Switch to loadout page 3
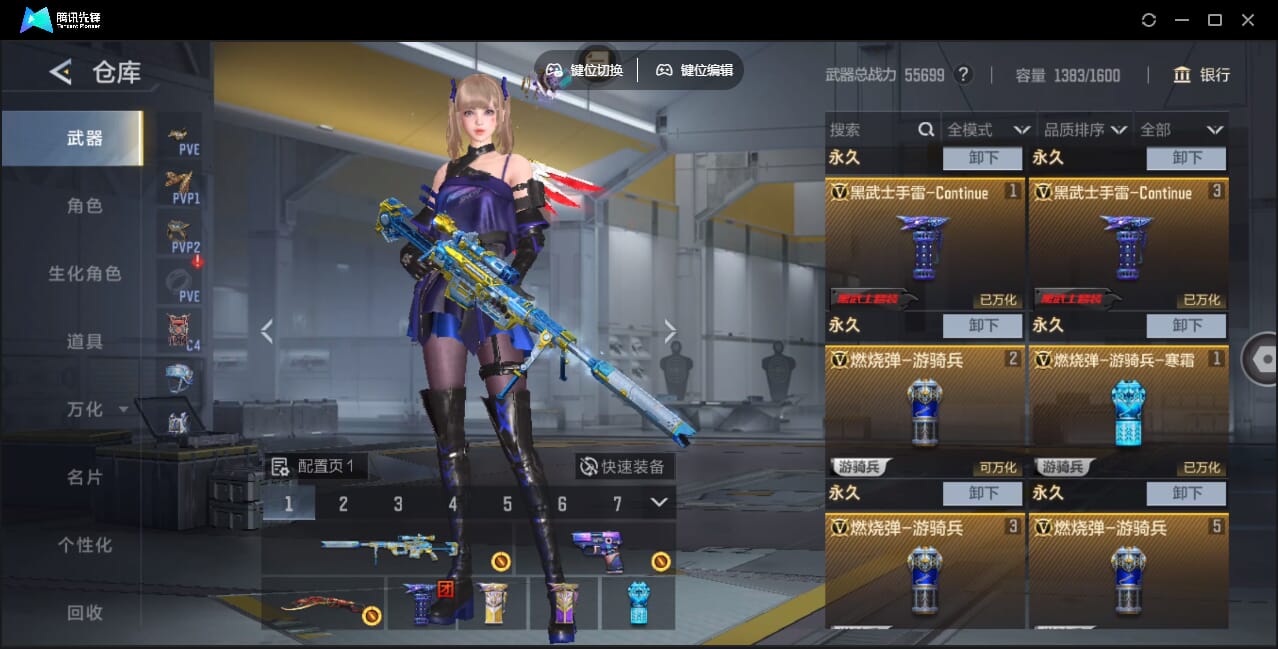Viewport: 1278px width, 649px height. point(398,503)
